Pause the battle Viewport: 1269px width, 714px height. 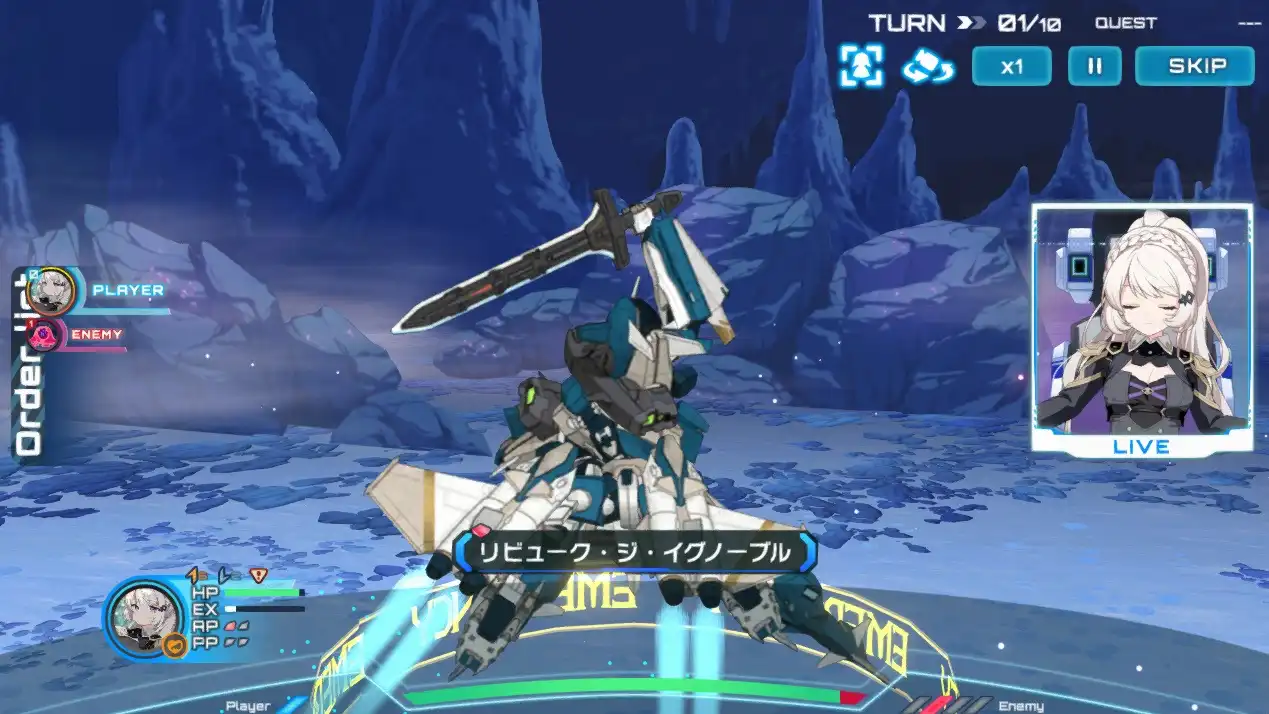(x=1094, y=67)
